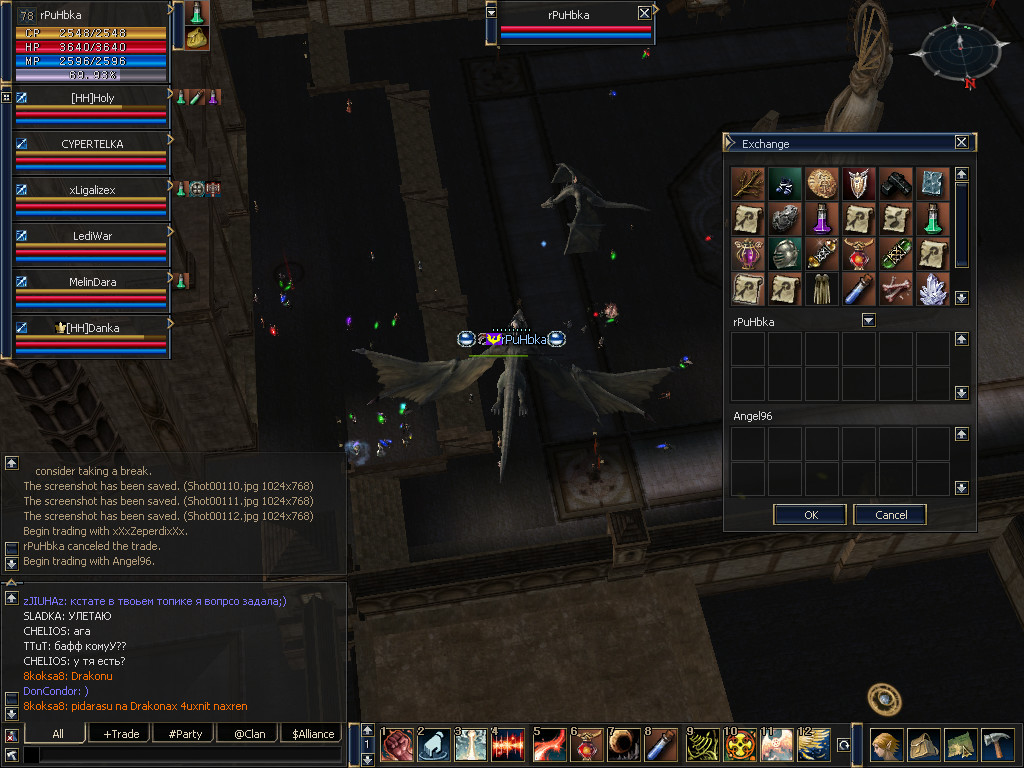Cancel the Exchange trade
Viewport: 1024px width, 768px height.
pyautogui.click(x=890, y=515)
